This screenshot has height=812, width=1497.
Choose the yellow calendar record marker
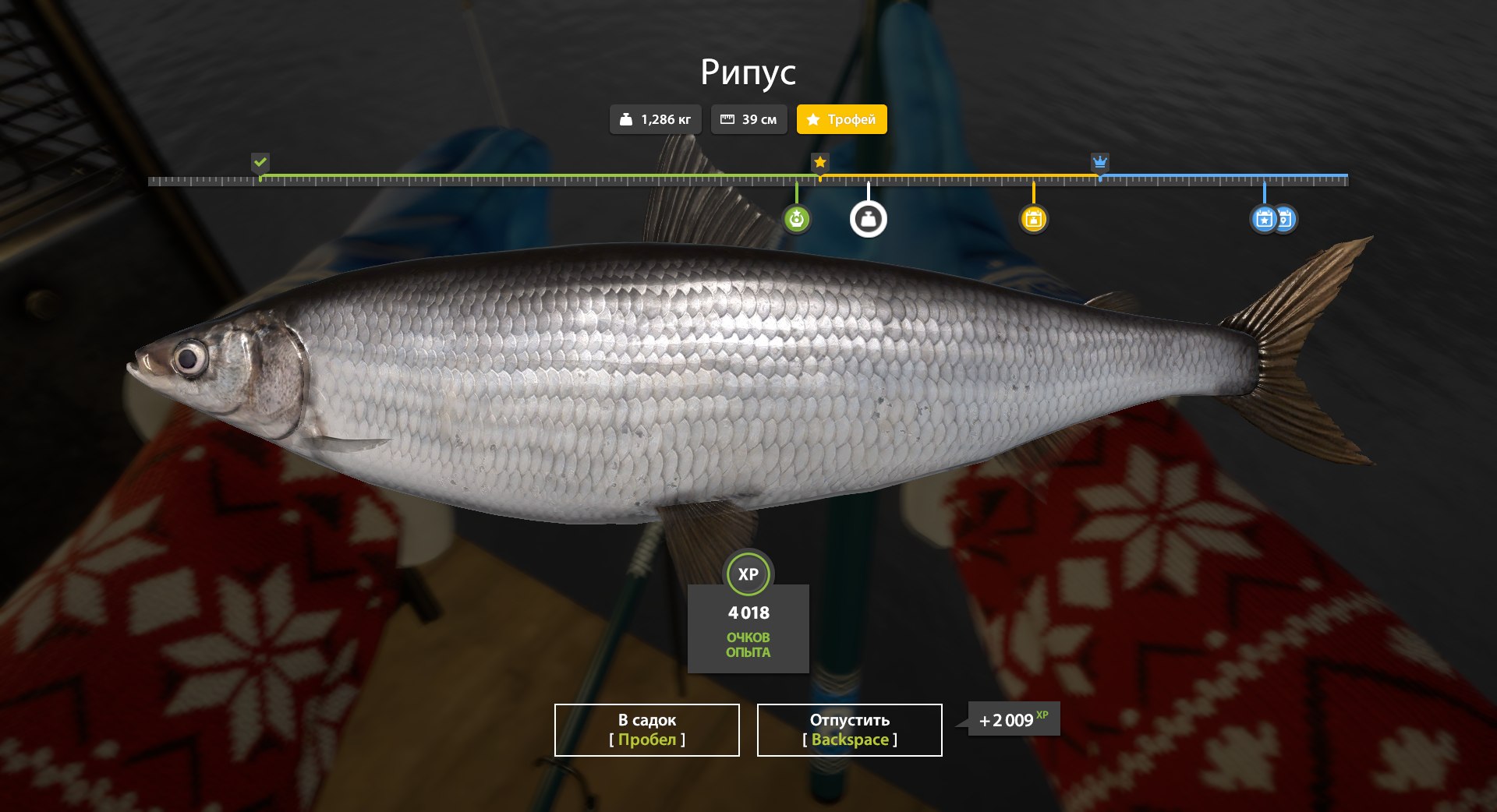pyautogui.click(x=1034, y=219)
